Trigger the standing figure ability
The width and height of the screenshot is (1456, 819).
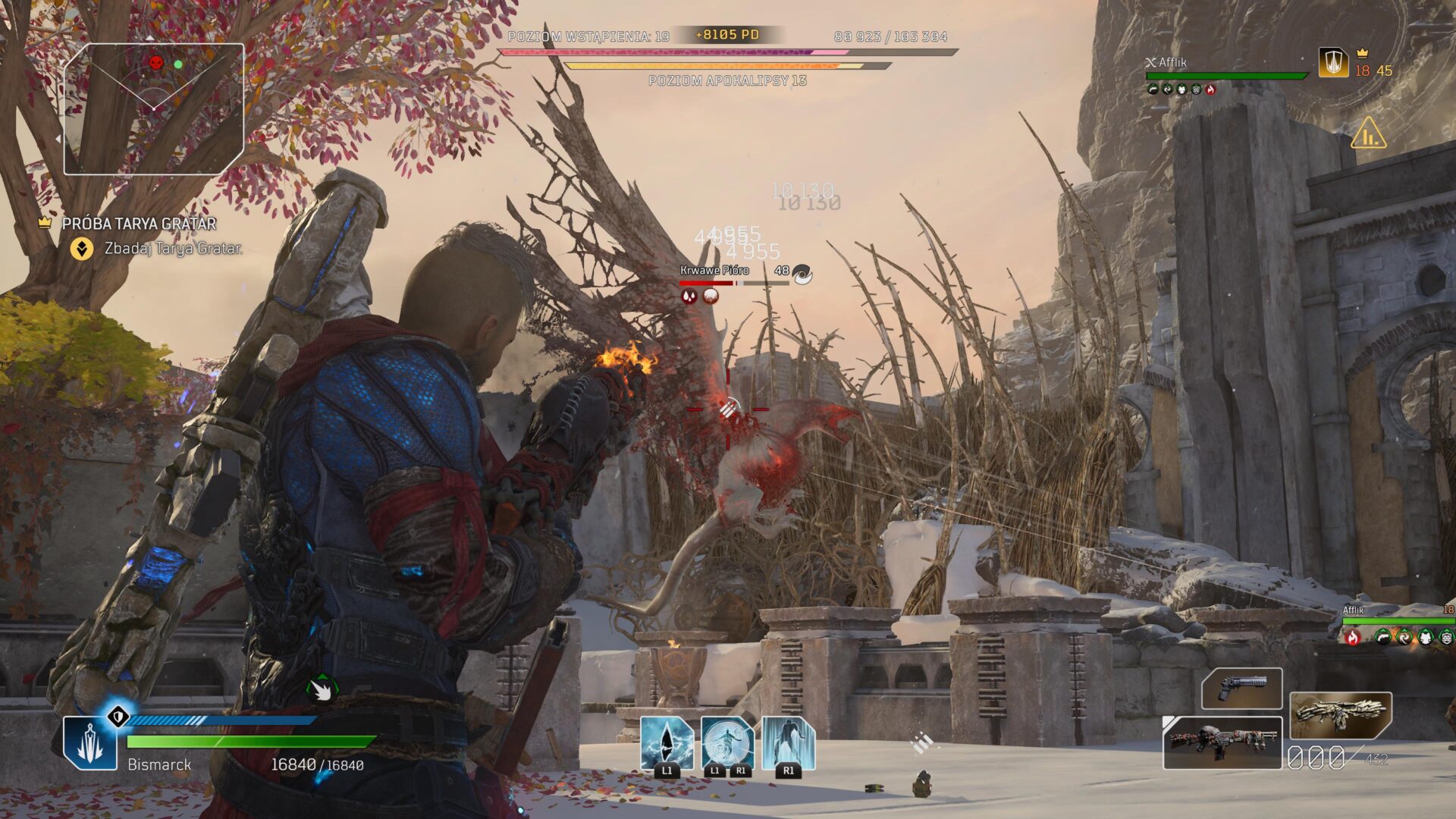788,743
